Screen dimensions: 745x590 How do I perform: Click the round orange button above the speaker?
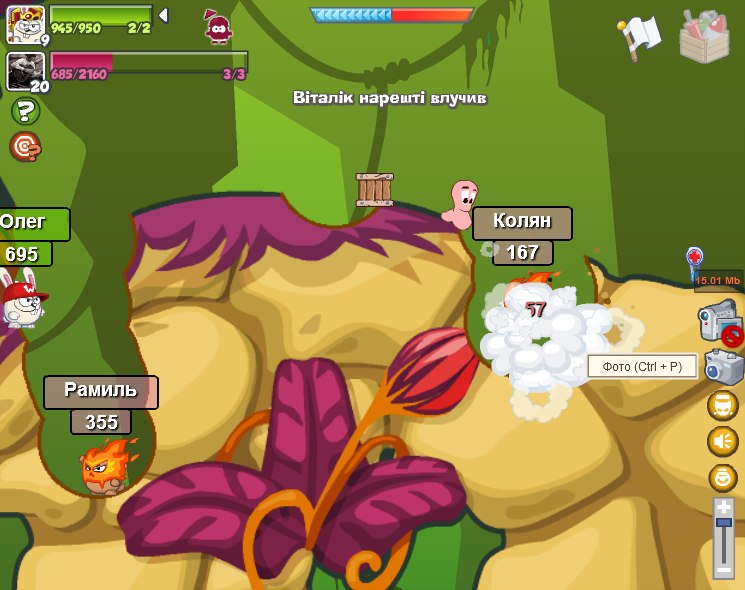[x=722, y=405]
